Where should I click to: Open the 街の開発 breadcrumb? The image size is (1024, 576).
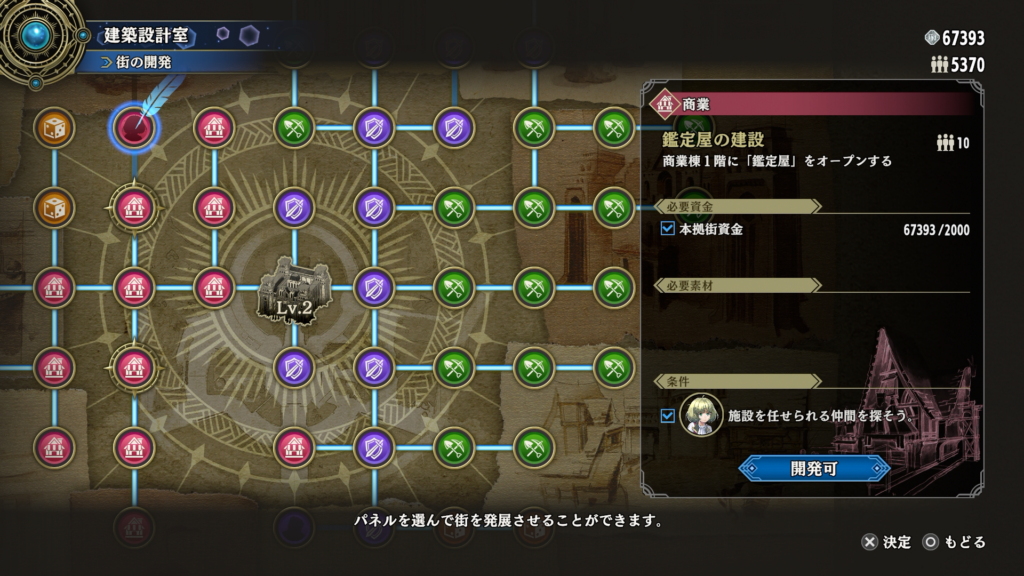tap(145, 62)
